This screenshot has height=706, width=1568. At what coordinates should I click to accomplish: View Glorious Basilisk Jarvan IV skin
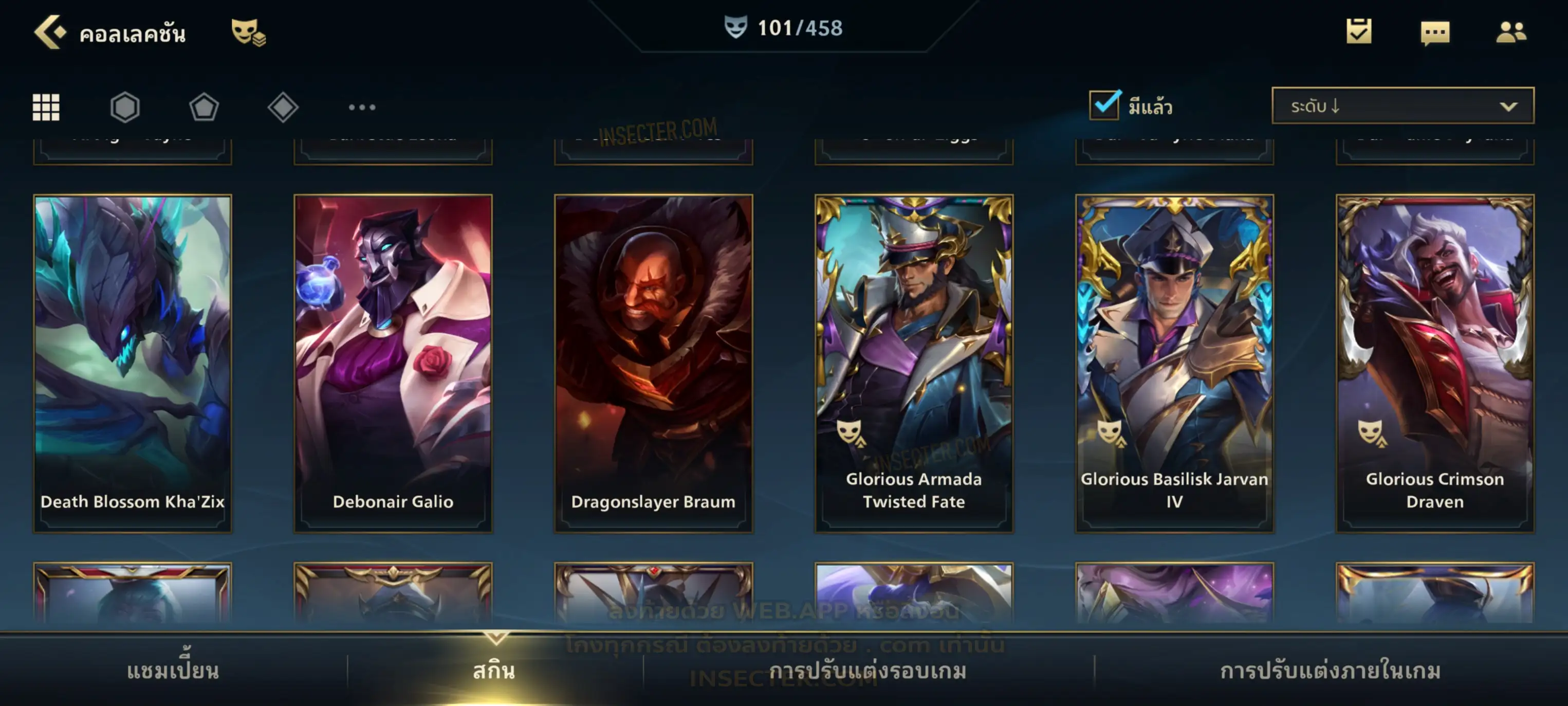pyautogui.click(x=1174, y=364)
